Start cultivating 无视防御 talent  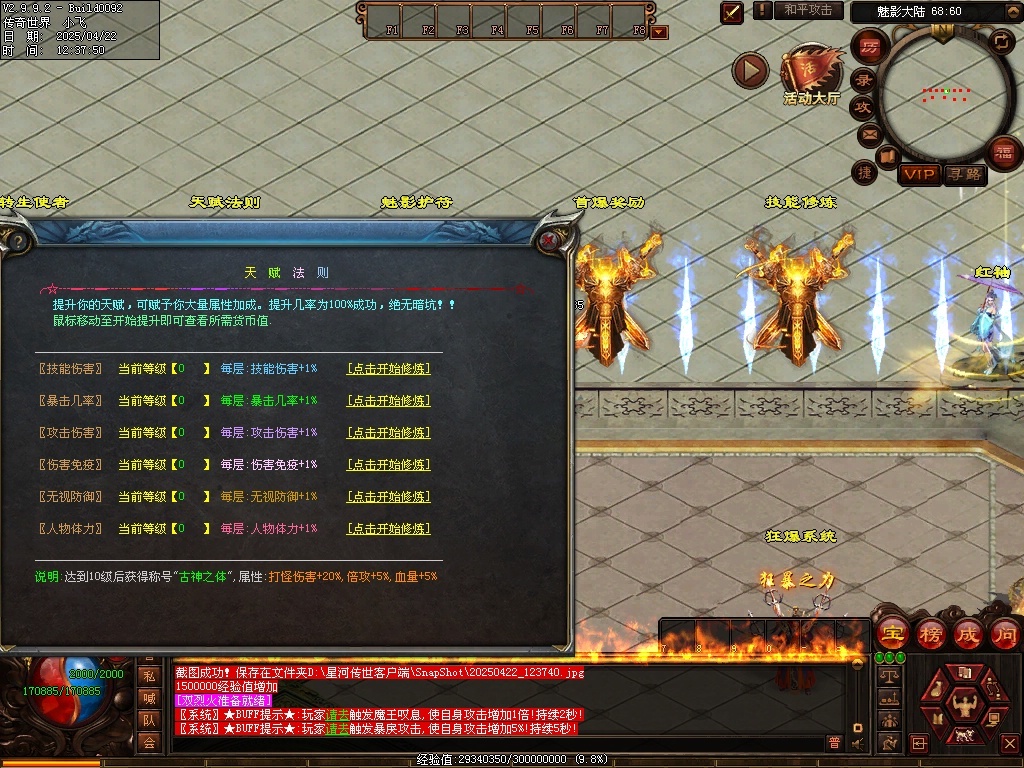[388, 497]
